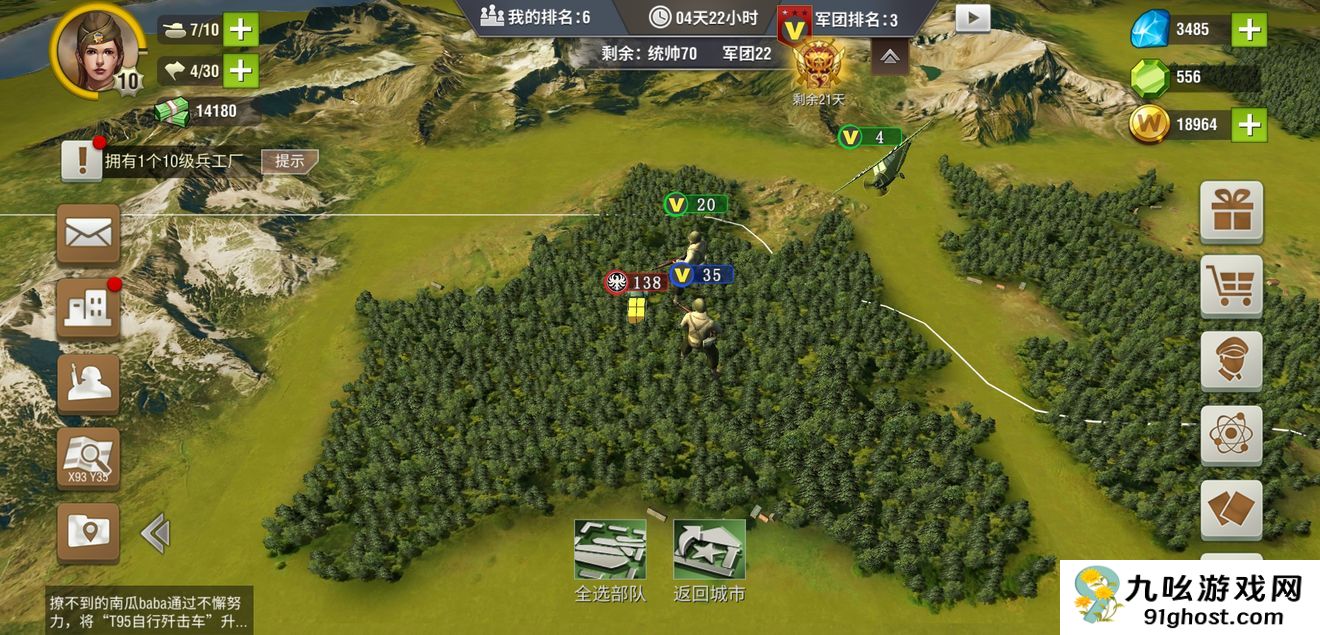
Task: Select all troops with 全选部队
Action: pyautogui.click(x=610, y=561)
